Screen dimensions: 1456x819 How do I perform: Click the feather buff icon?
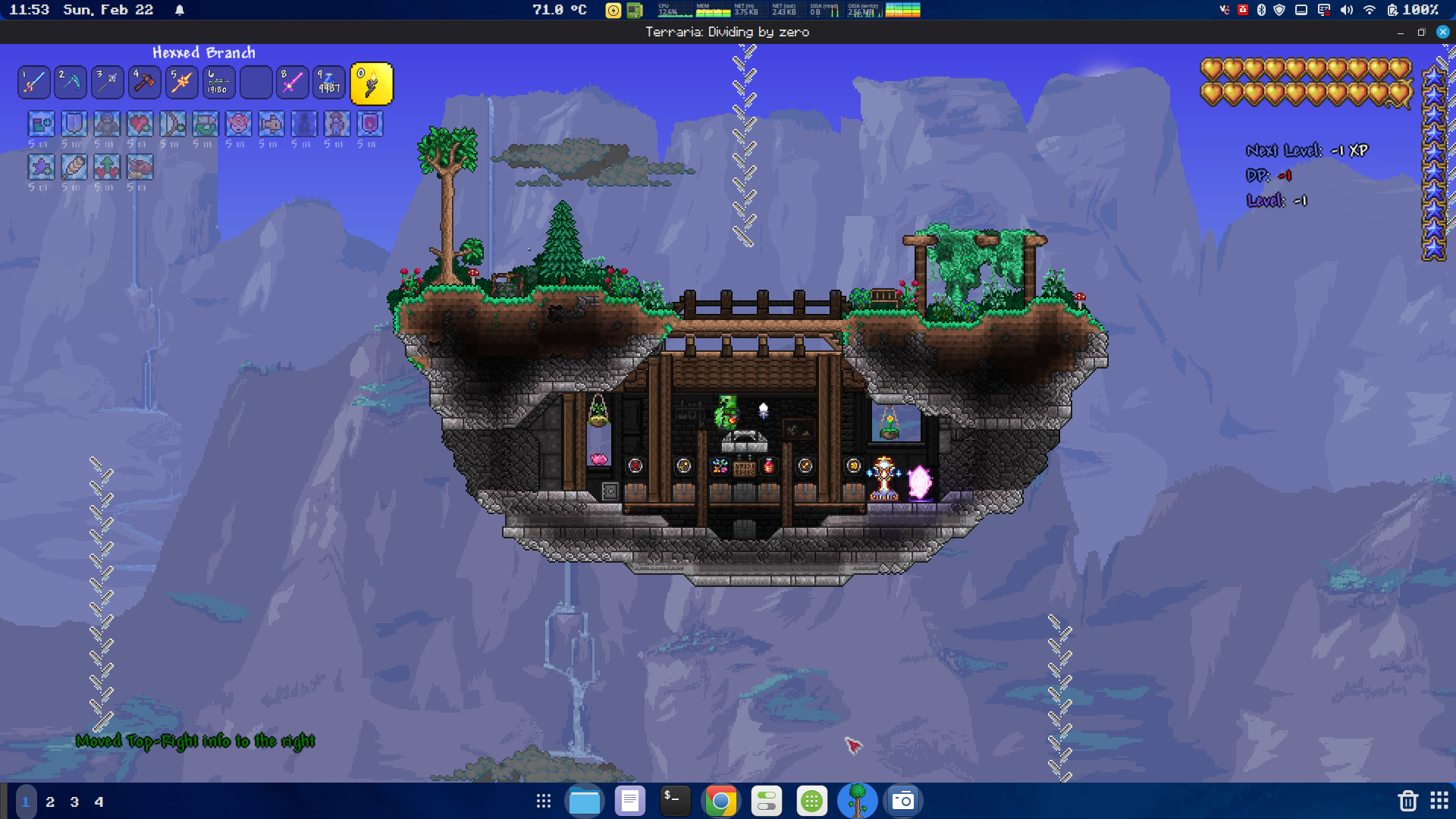click(x=74, y=167)
